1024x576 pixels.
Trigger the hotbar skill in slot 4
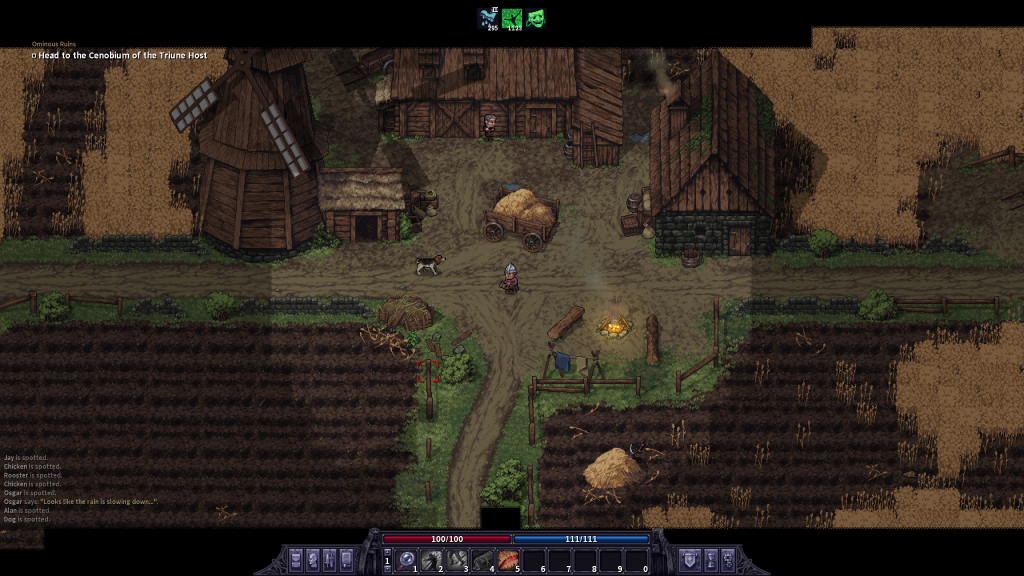pos(484,559)
